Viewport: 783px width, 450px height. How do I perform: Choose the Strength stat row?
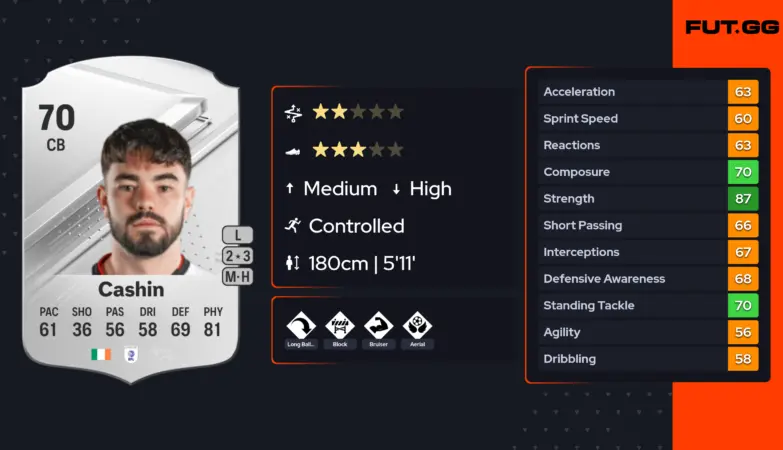click(647, 198)
